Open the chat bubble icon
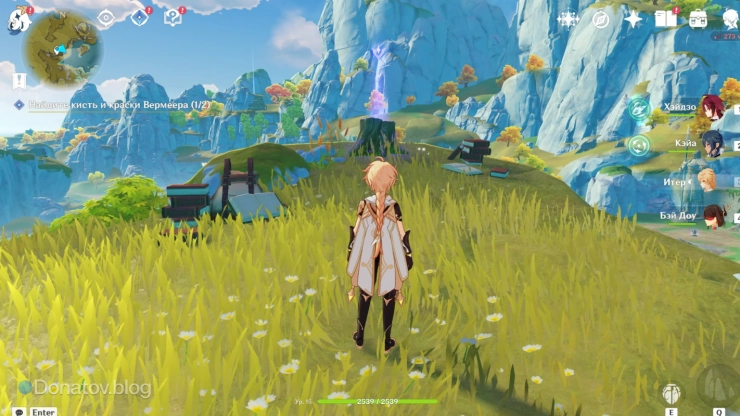This screenshot has width=740, height=416. click(x=19, y=411)
